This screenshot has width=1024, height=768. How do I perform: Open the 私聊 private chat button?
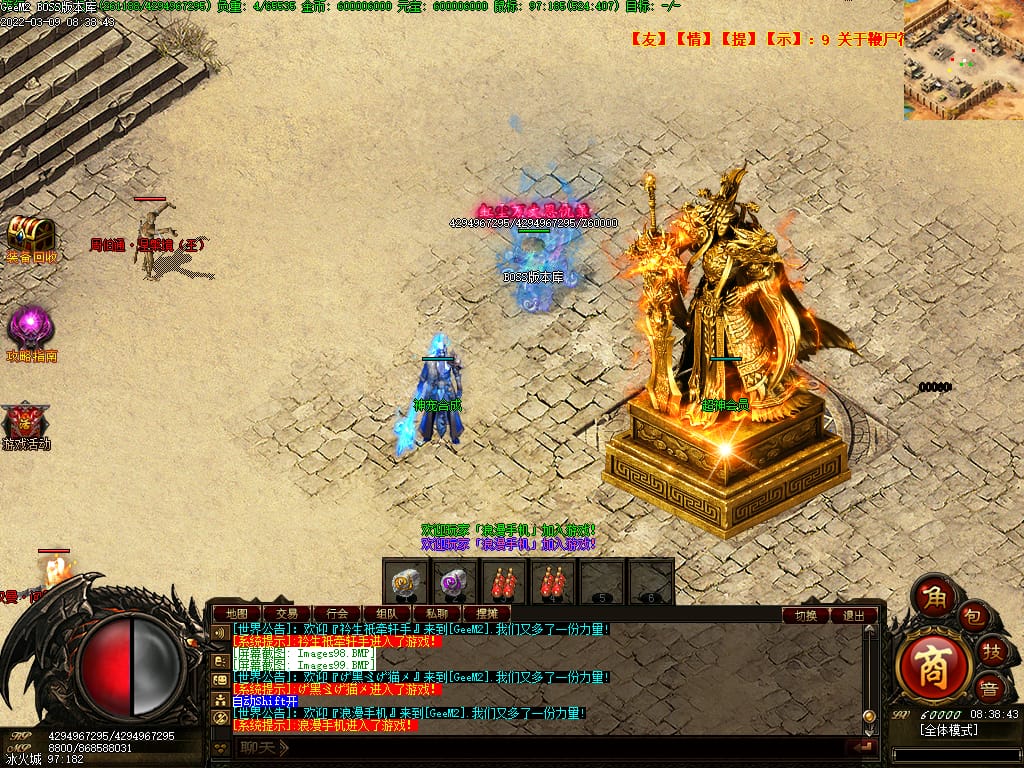[x=437, y=613]
